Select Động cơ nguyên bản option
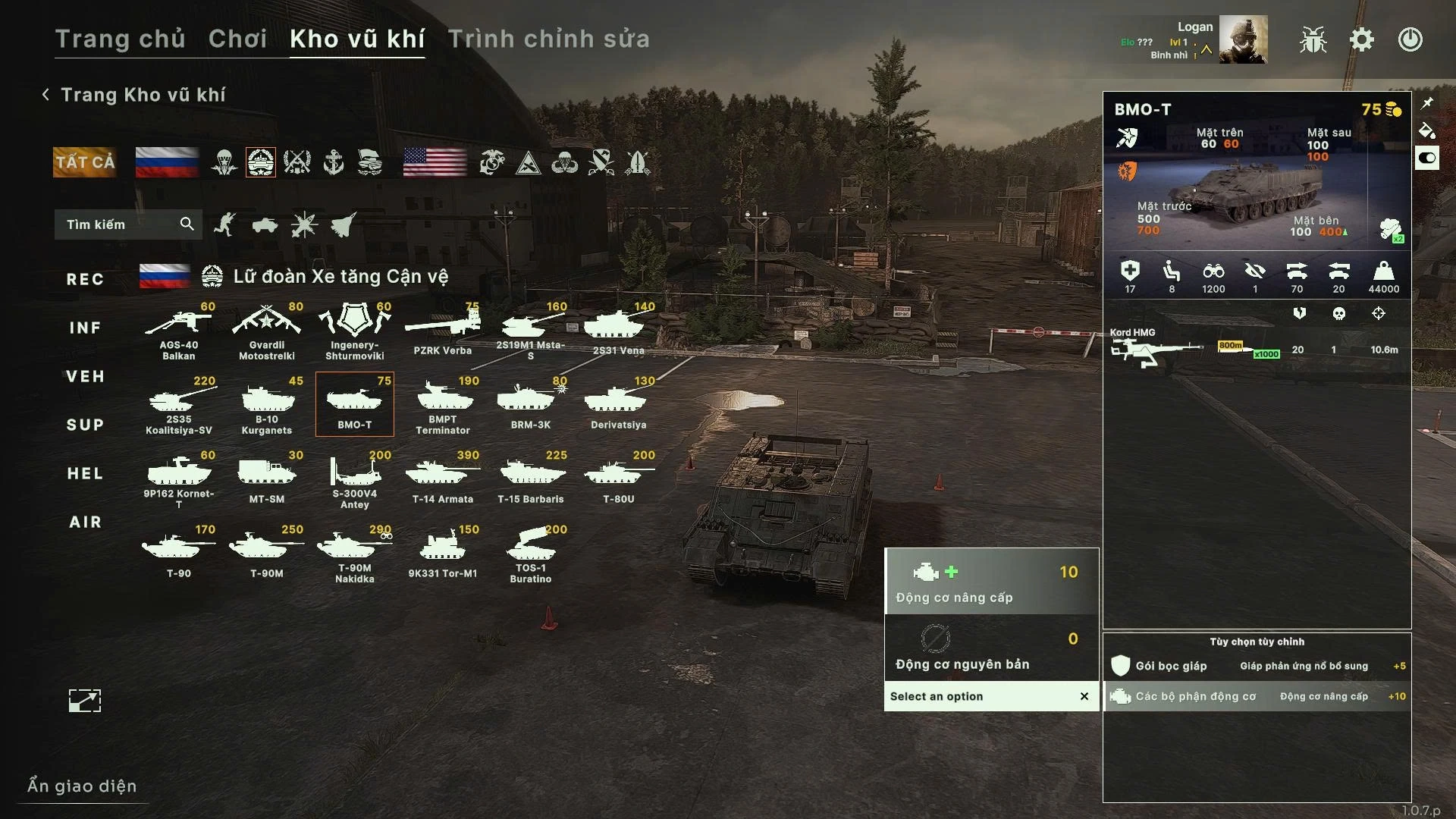 point(991,648)
